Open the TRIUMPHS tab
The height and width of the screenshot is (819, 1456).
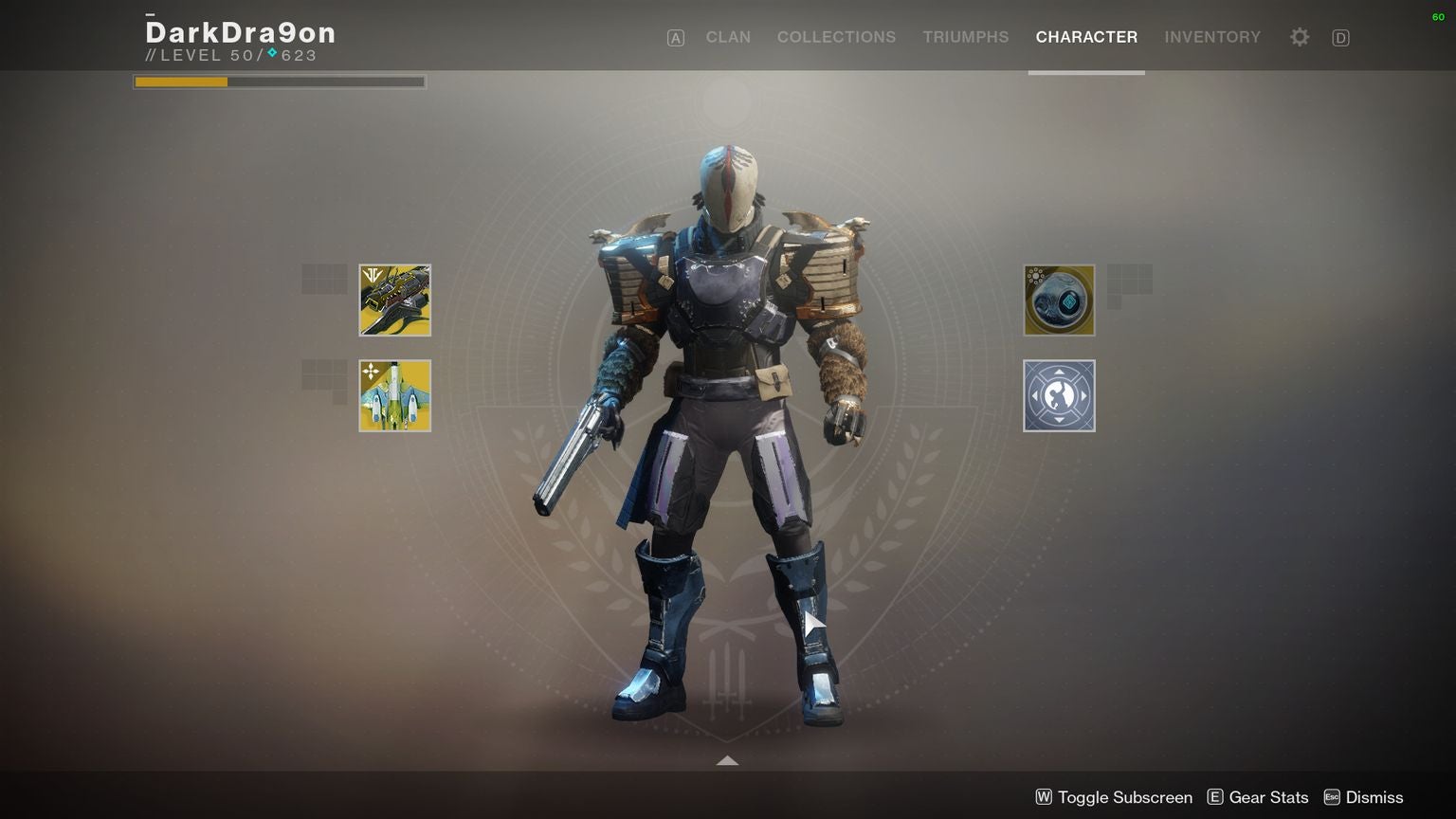(x=965, y=37)
